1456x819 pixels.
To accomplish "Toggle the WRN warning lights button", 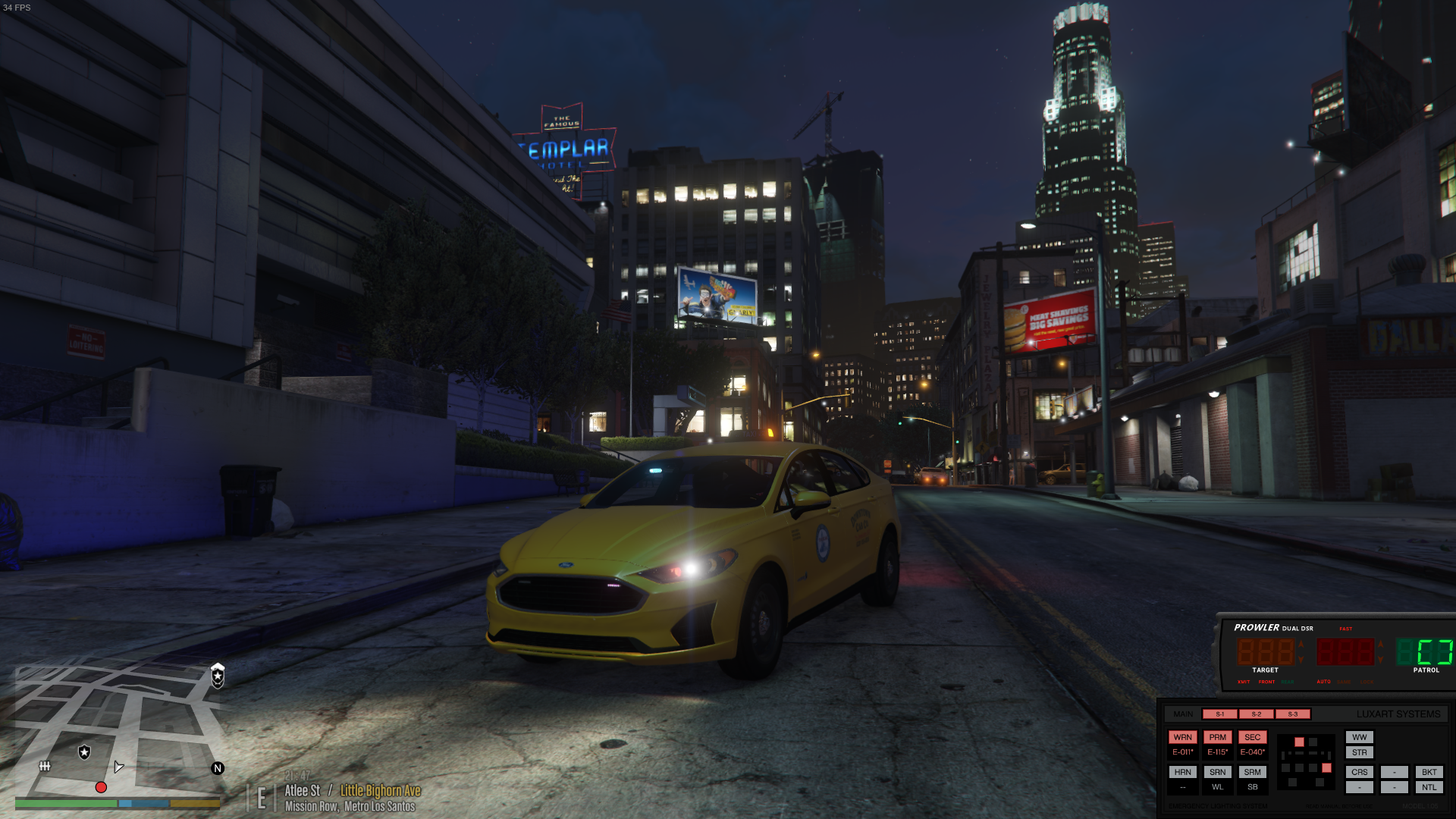I will pyautogui.click(x=1182, y=737).
